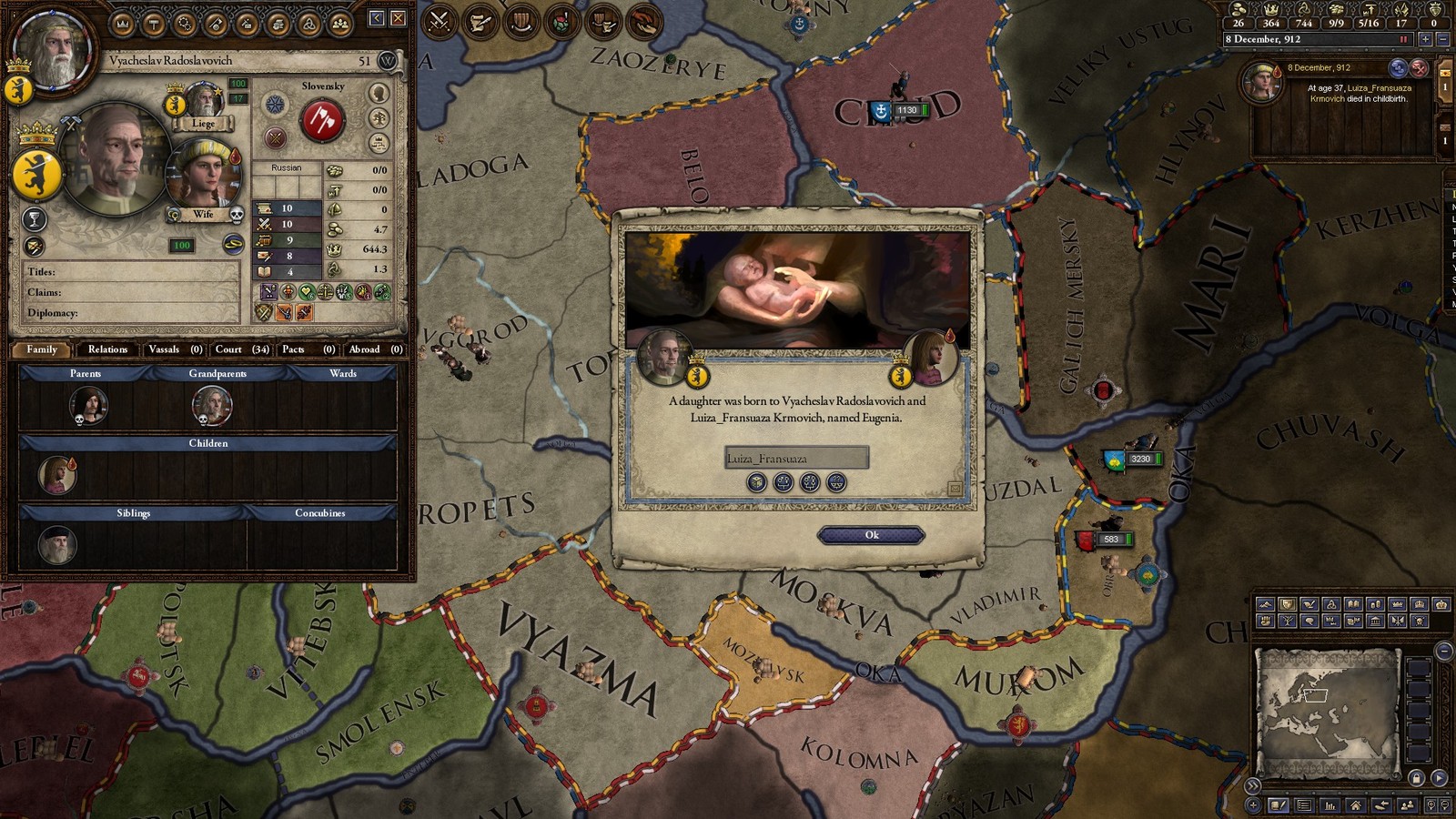Toggle the game pause button
The width and height of the screenshot is (1456, 819).
(x=1403, y=39)
